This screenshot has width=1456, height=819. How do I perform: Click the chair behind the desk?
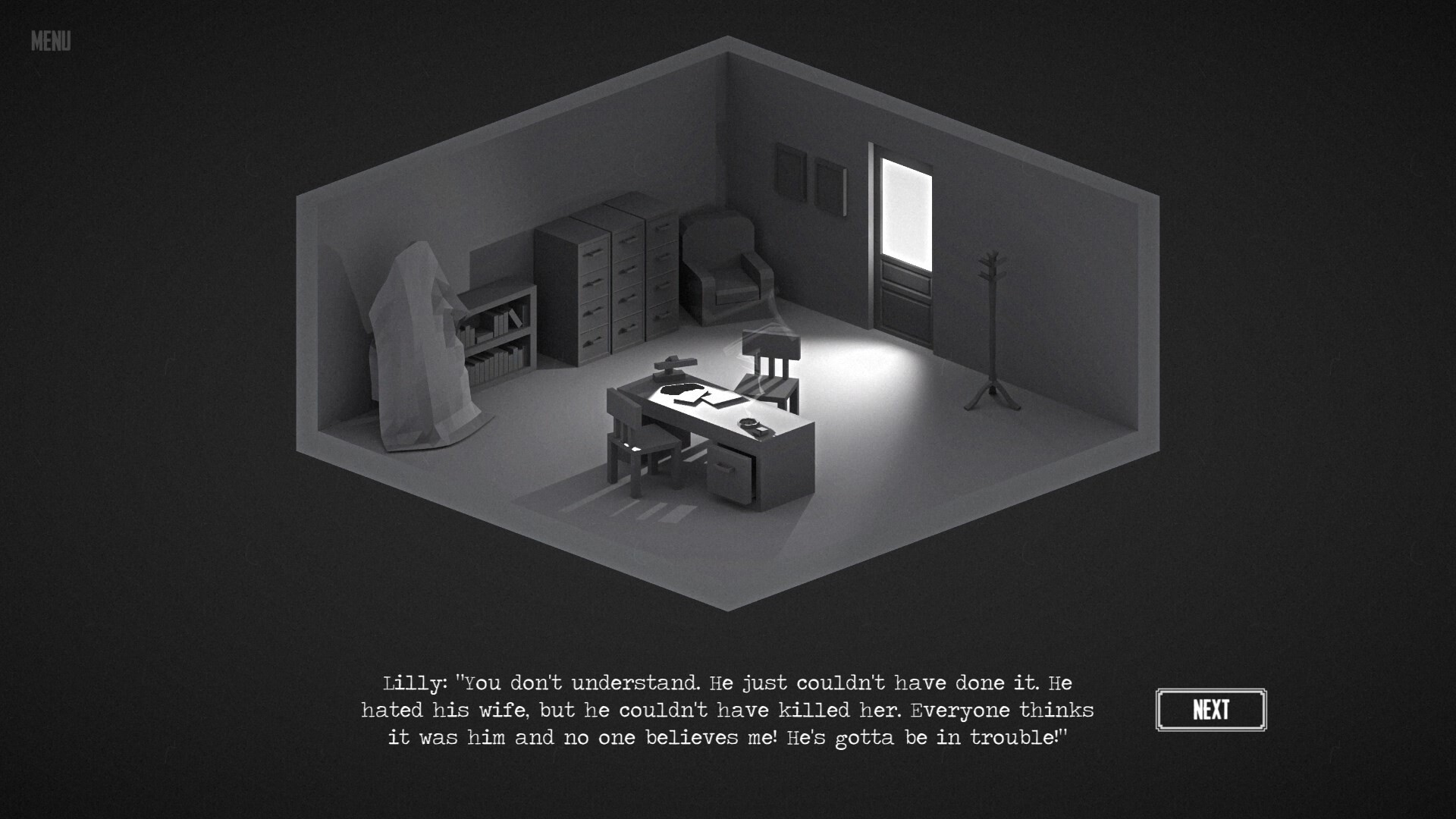click(773, 372)
